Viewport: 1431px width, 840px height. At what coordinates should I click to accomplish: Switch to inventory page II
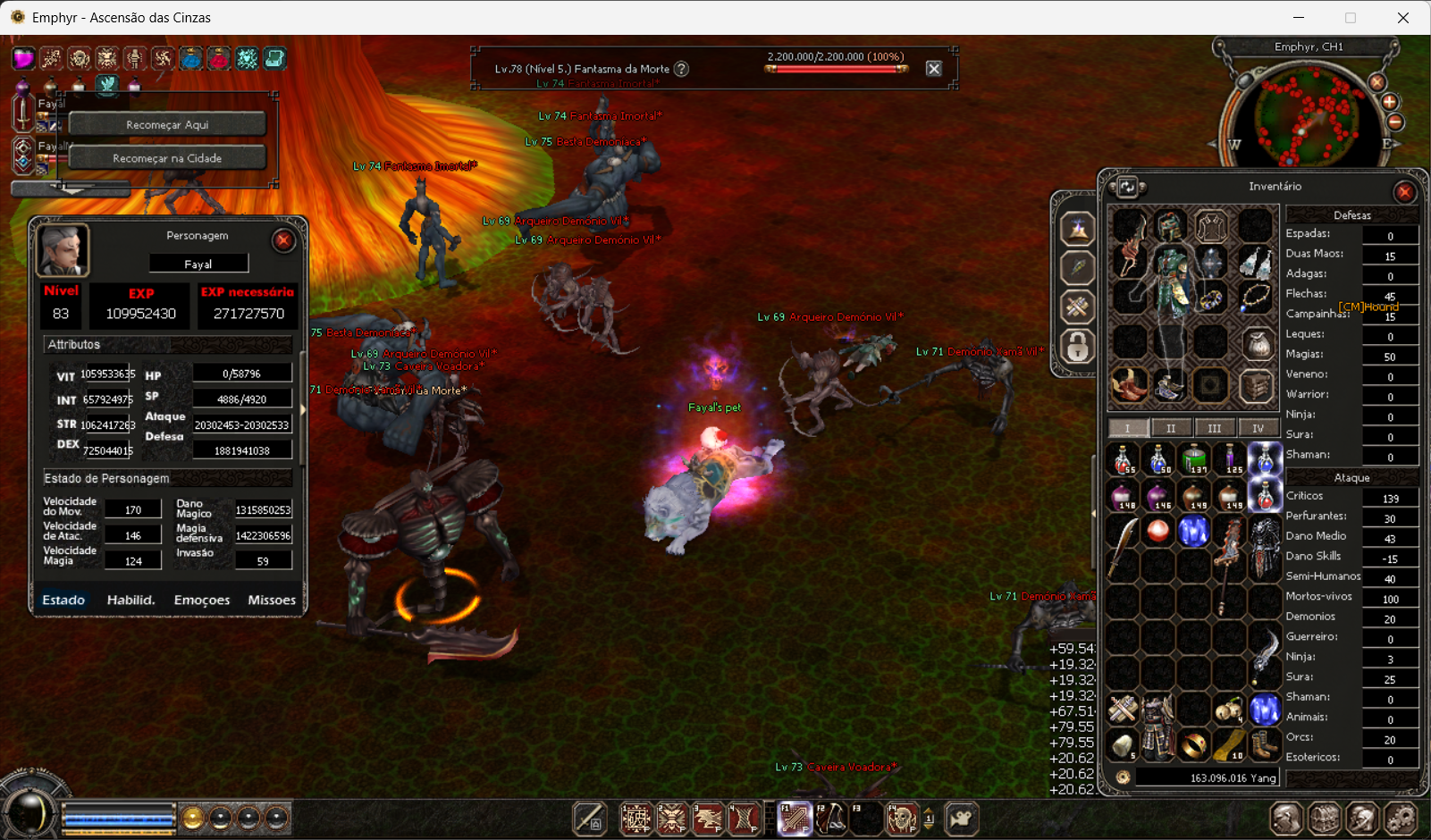[x=1171, y=428]
